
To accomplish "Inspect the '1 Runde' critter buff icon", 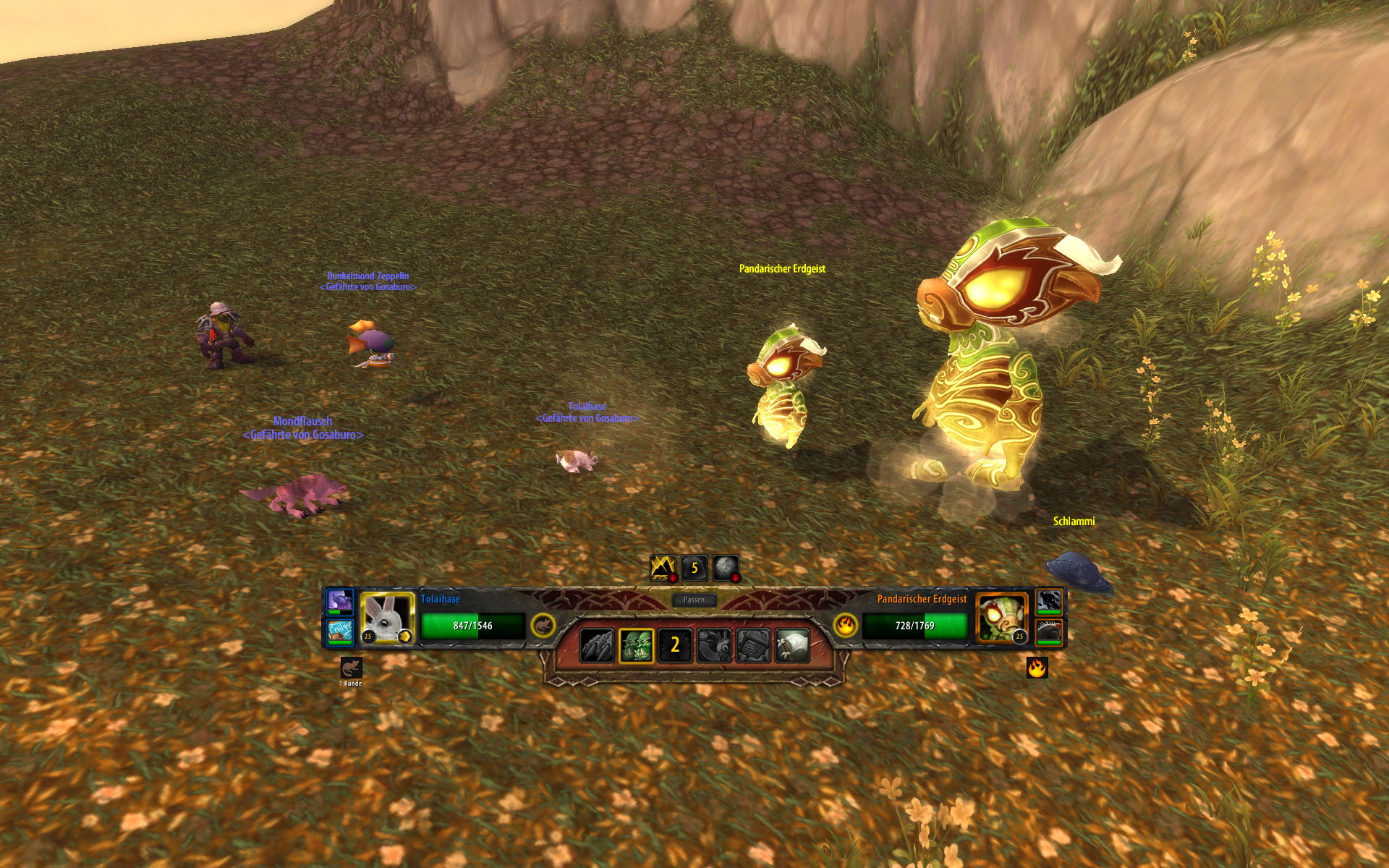I will [x=351, y=668].
